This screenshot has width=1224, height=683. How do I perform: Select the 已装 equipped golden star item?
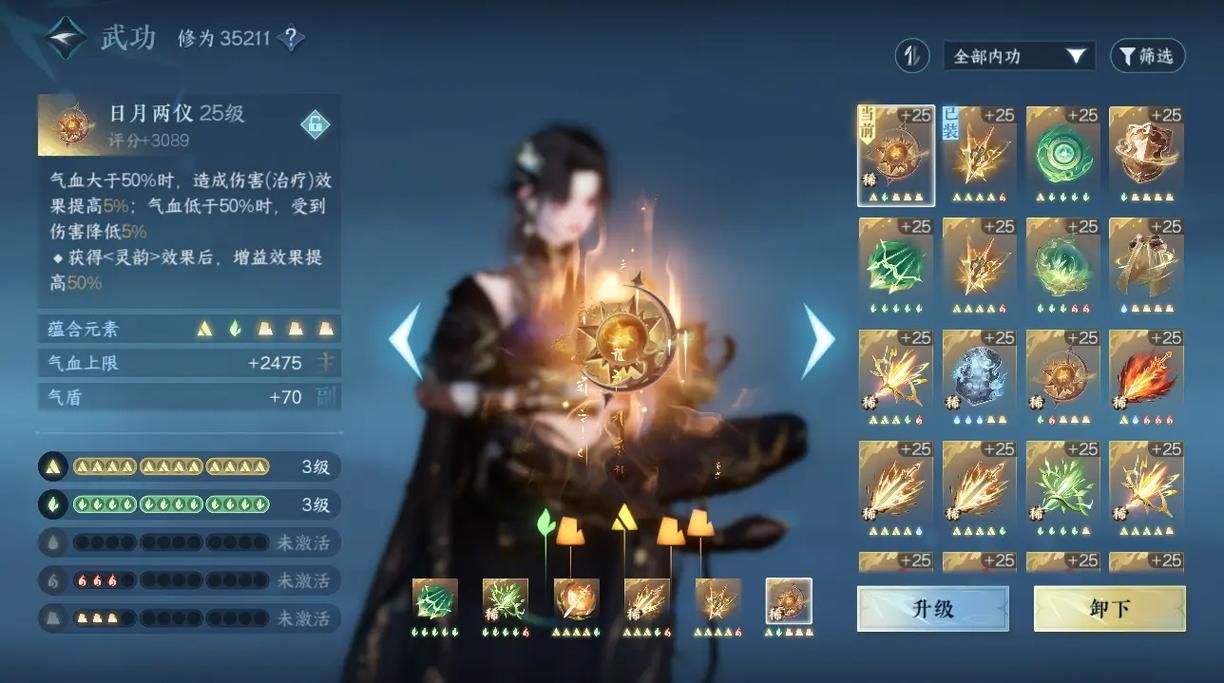click(x=979, y=151)
